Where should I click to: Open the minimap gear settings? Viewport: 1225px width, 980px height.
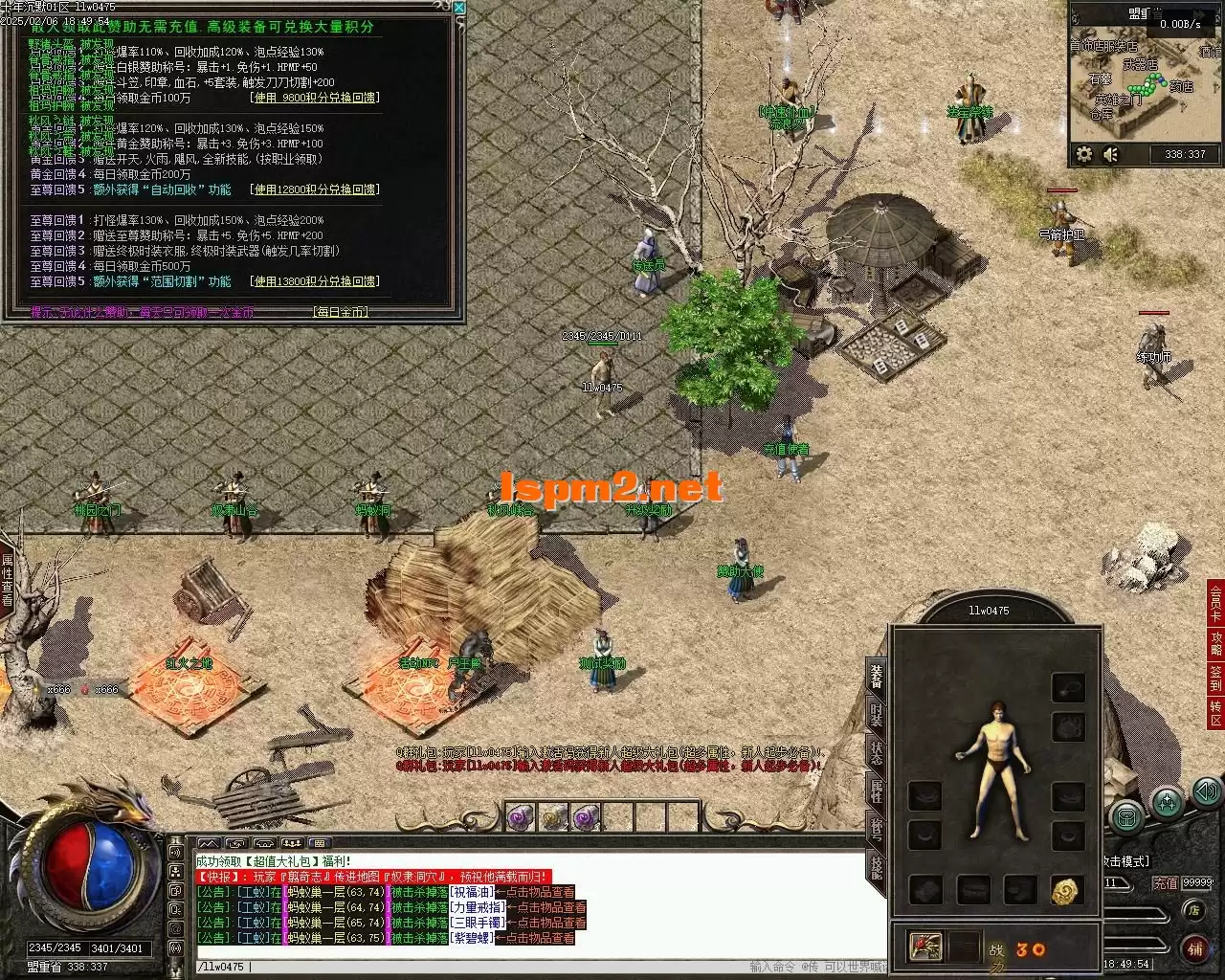[x=1084, y=154]
